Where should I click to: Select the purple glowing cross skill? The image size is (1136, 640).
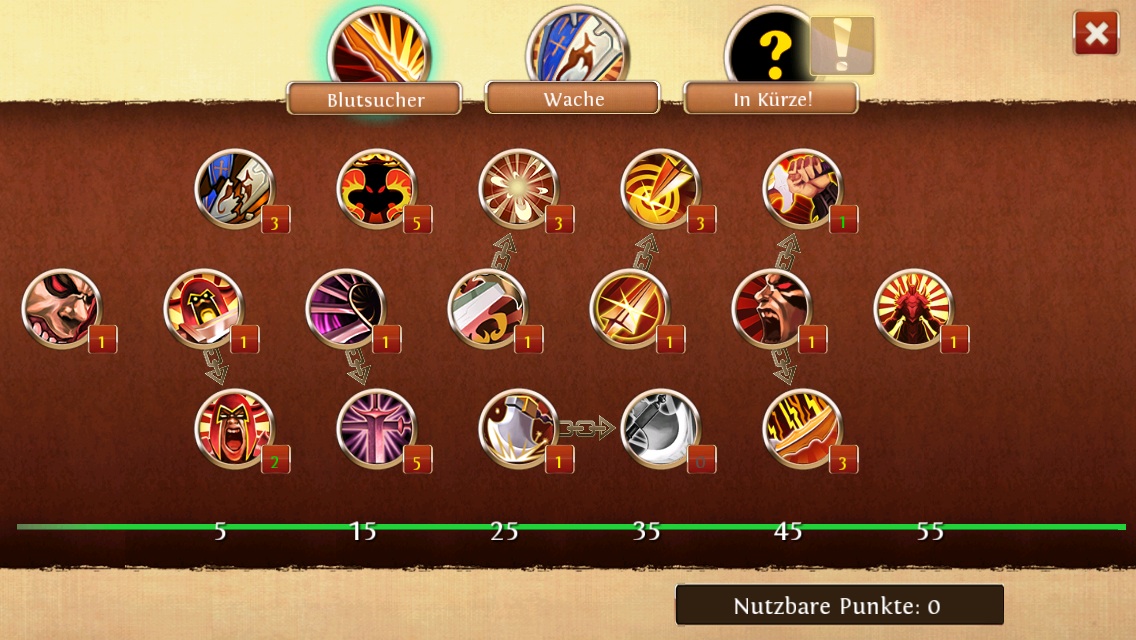point(377,429)
